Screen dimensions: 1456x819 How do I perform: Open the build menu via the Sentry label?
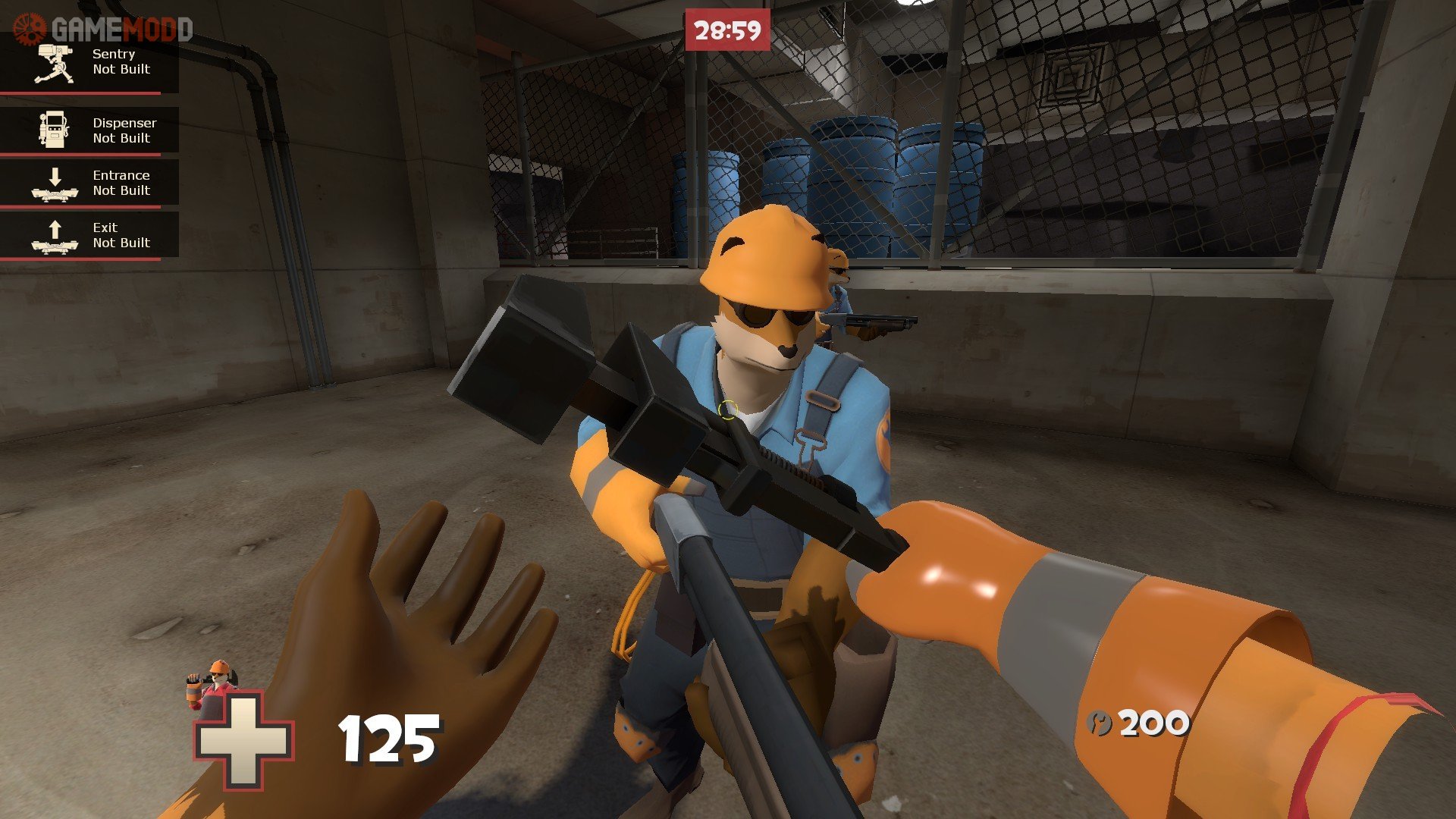click(x=112, y=53)
